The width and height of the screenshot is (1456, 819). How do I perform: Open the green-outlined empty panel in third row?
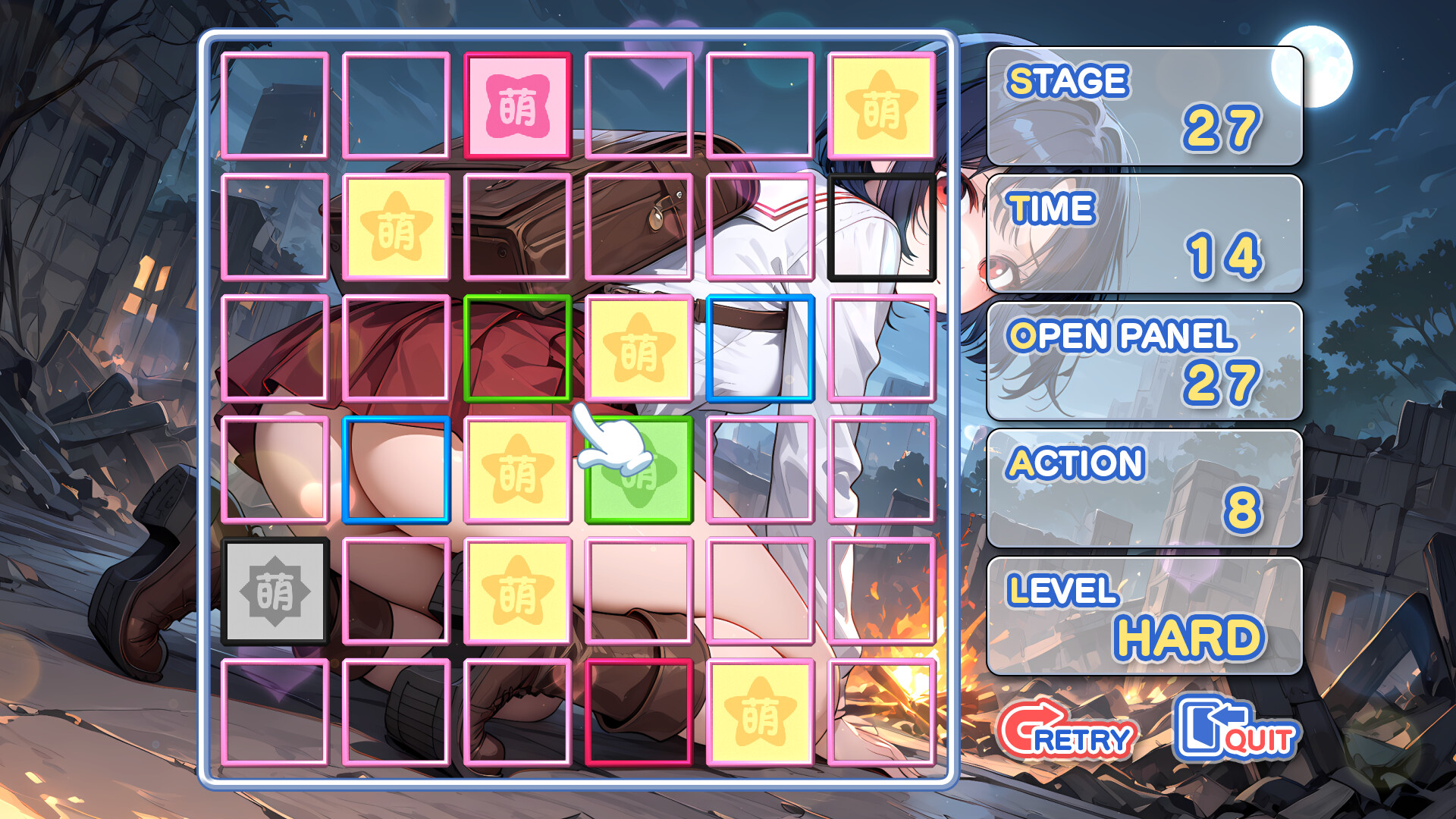point(518,350)
